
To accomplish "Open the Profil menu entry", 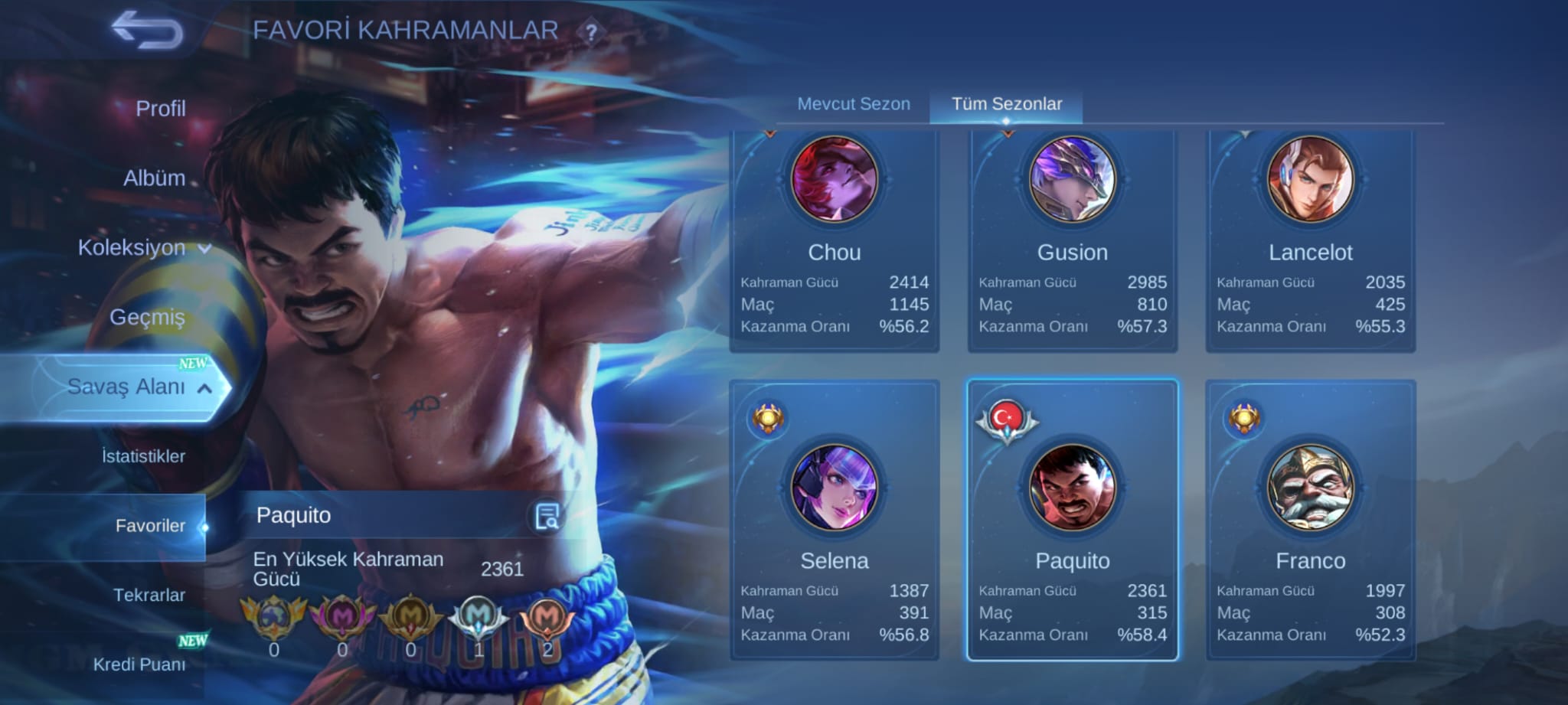I will [160, 109].
